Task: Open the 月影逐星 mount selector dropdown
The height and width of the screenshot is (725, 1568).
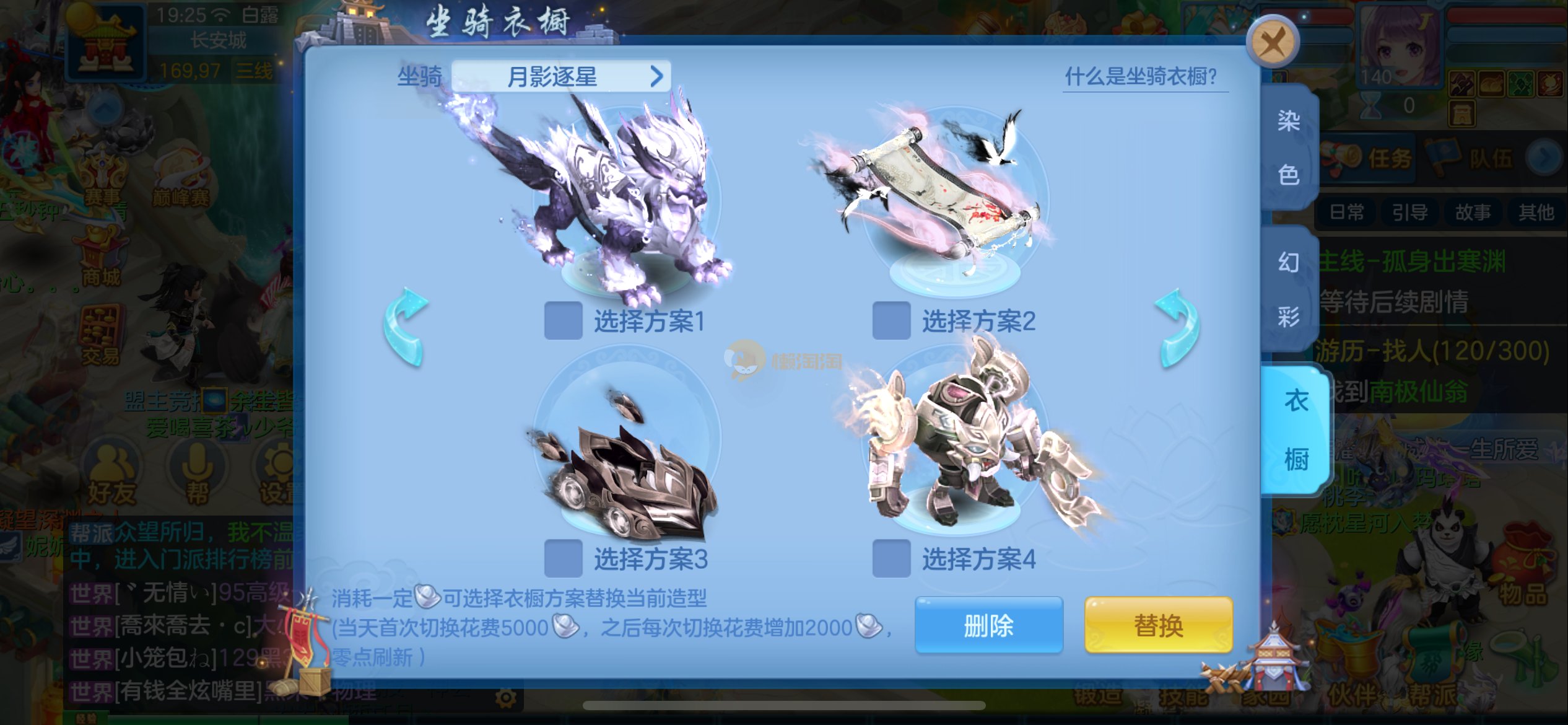Action: 560,77
